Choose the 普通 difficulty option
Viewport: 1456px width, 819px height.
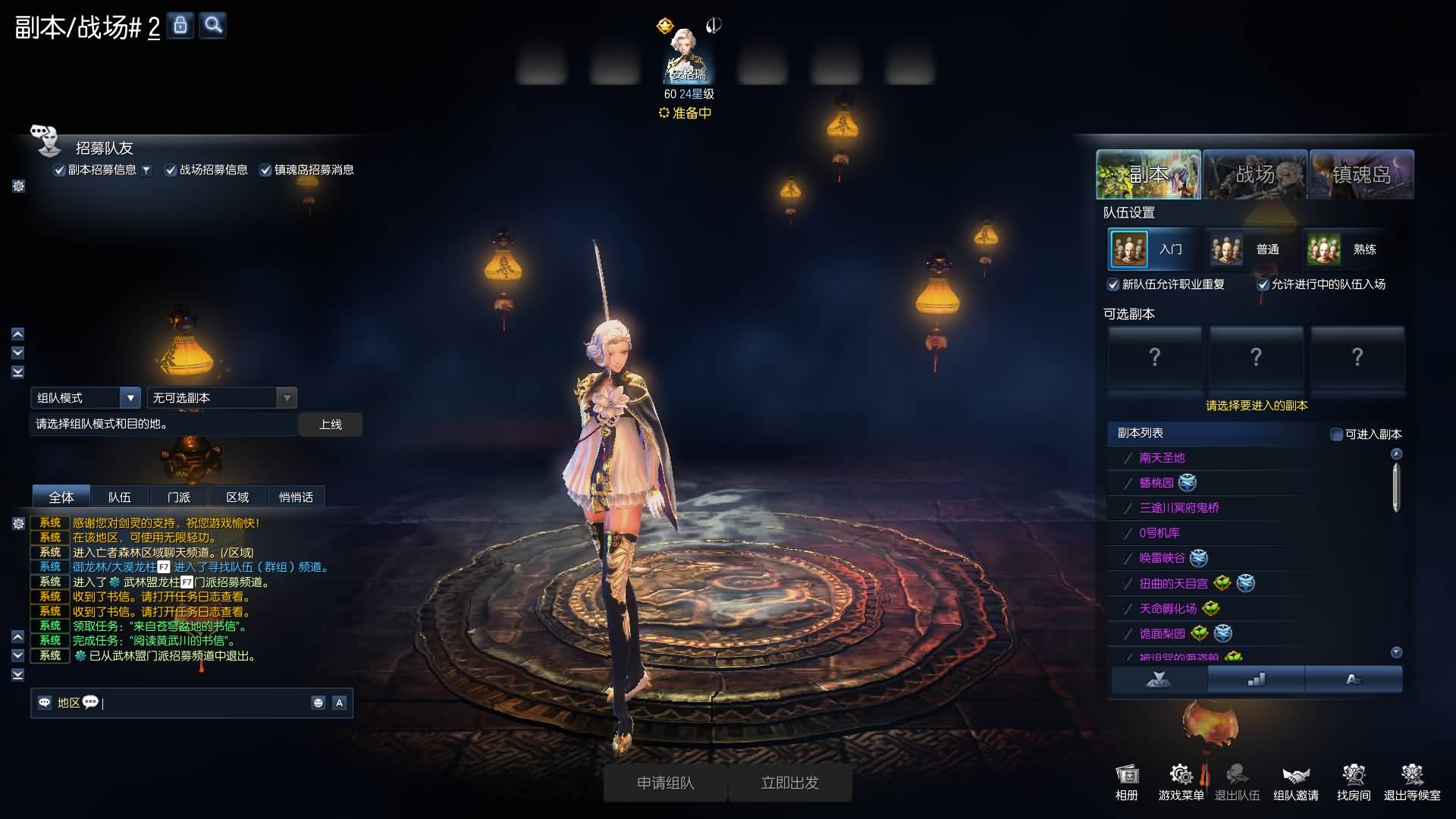tap(1247, 249)
